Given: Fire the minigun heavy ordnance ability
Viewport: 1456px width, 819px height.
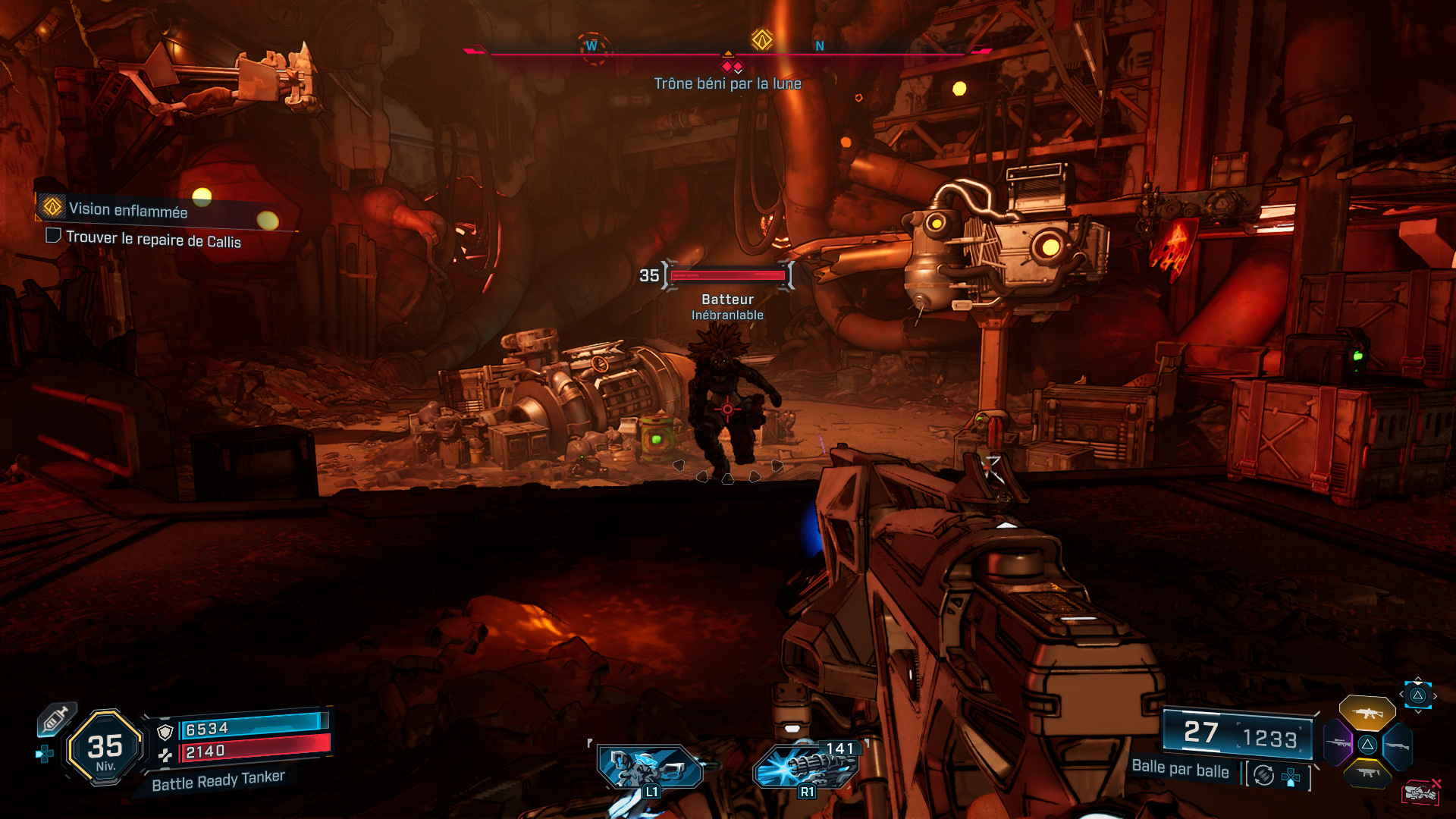Looking at the screenshot, I should pyautogui.click(x=805, y=766).
